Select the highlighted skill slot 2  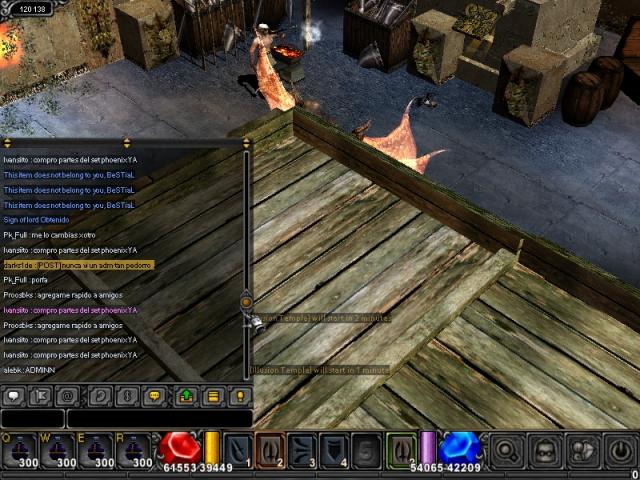(x=270, y=450)
